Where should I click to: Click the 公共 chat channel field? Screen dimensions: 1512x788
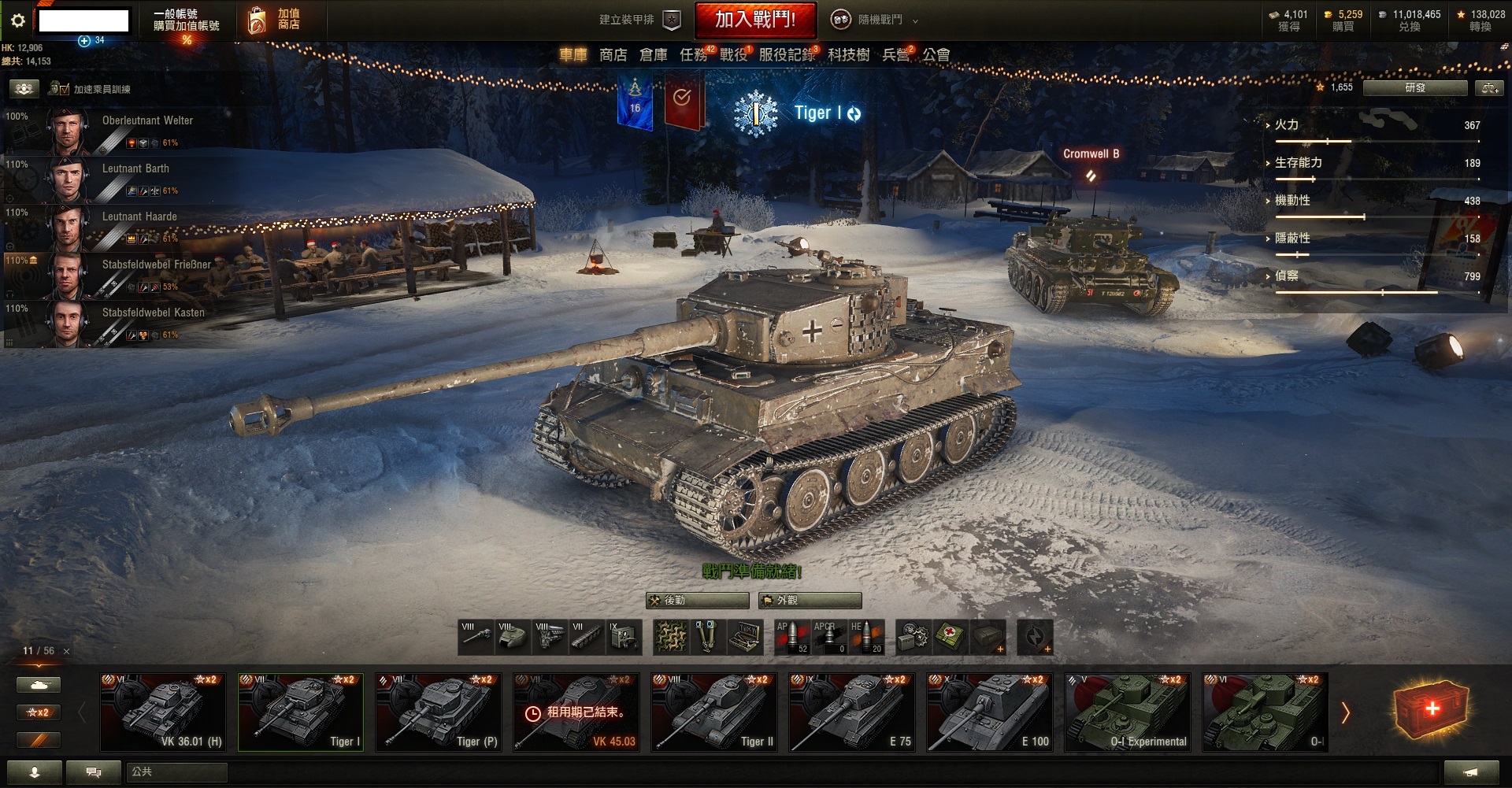point(176,772)
